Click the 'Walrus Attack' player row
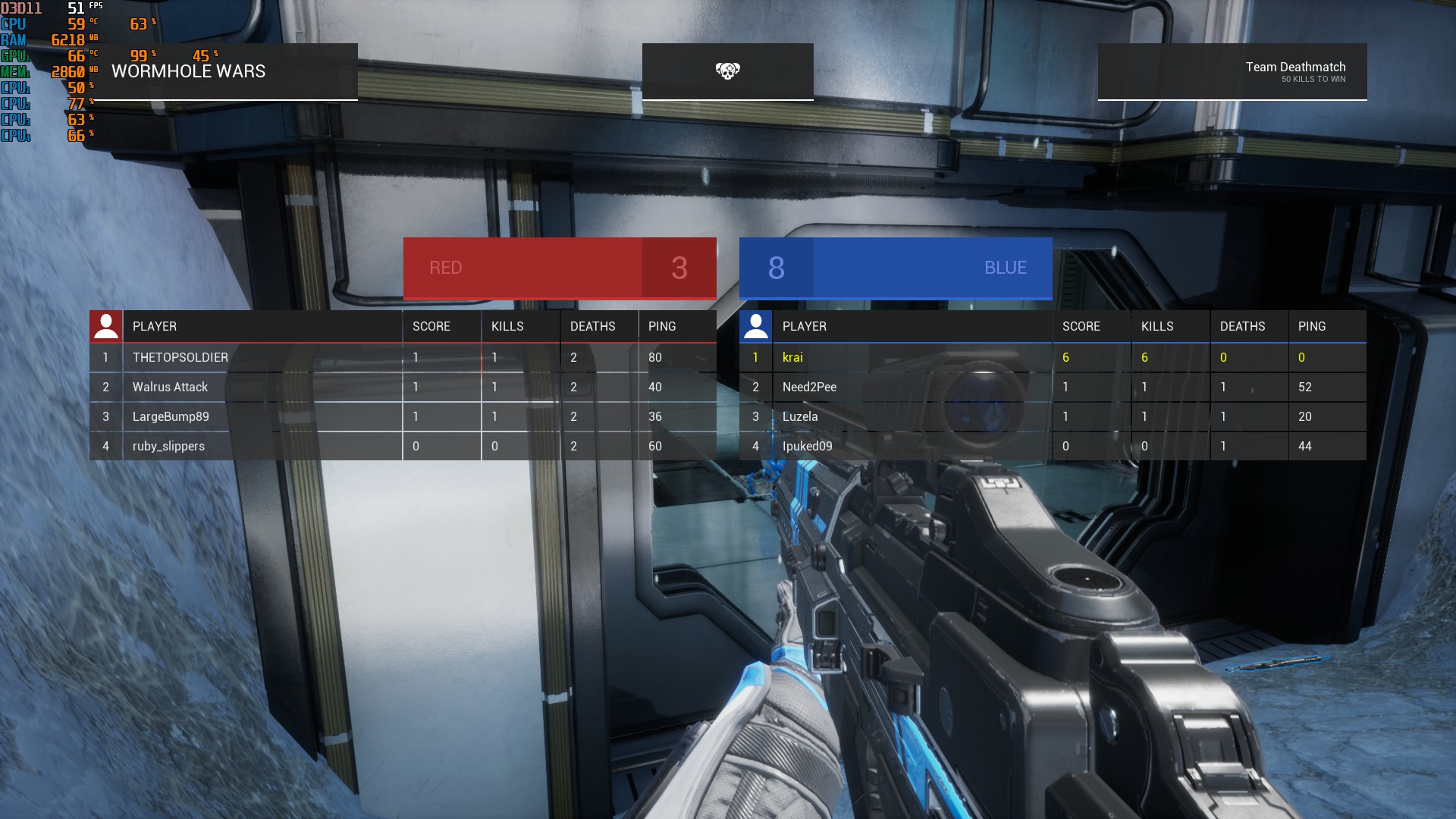 (168, 387)
